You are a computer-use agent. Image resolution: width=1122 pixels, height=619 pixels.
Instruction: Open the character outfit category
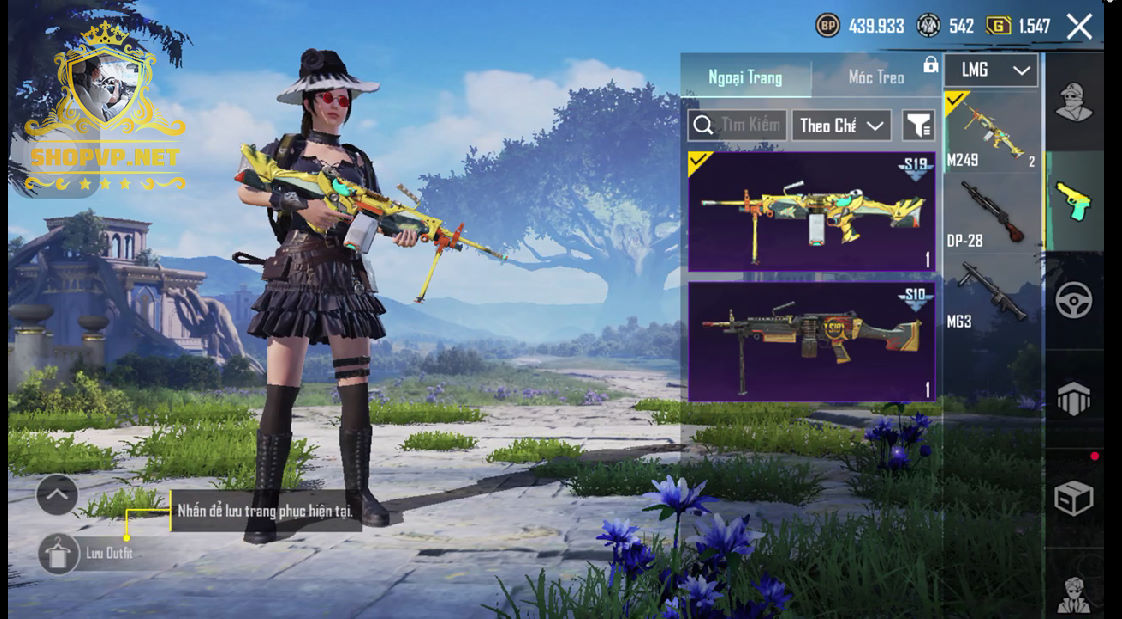click(1074, 100)
